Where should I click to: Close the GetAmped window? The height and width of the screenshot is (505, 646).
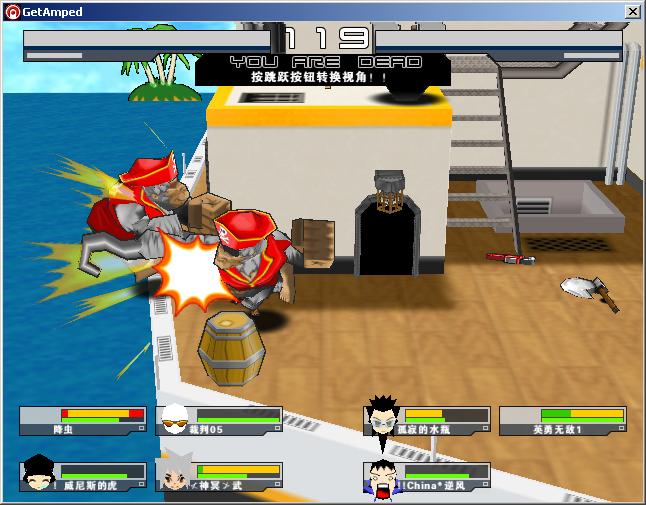(632, 11)
